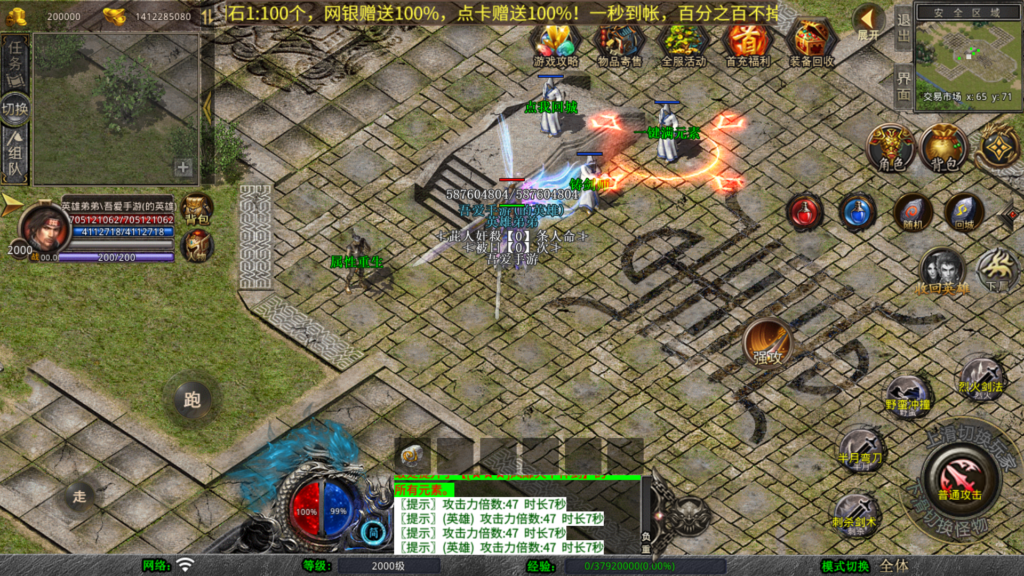Activate the 烈火剑法 flame sword skill
The height and width of the screenshot is (576, 1024).
[x=980, y=375]
